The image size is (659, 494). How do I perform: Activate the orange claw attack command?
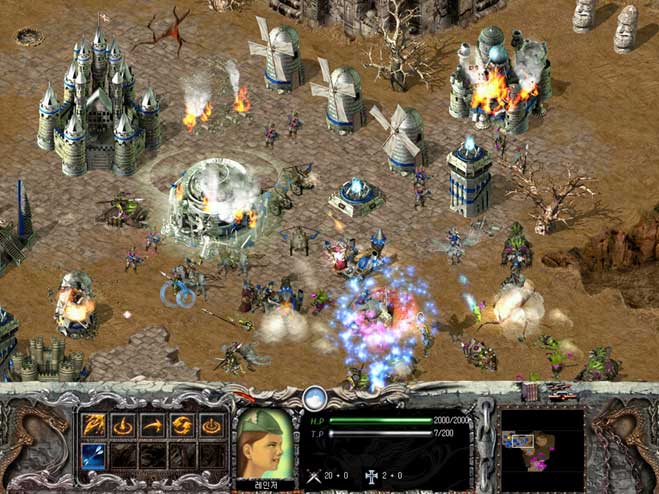pyautogui.click(x=95, y=425)
